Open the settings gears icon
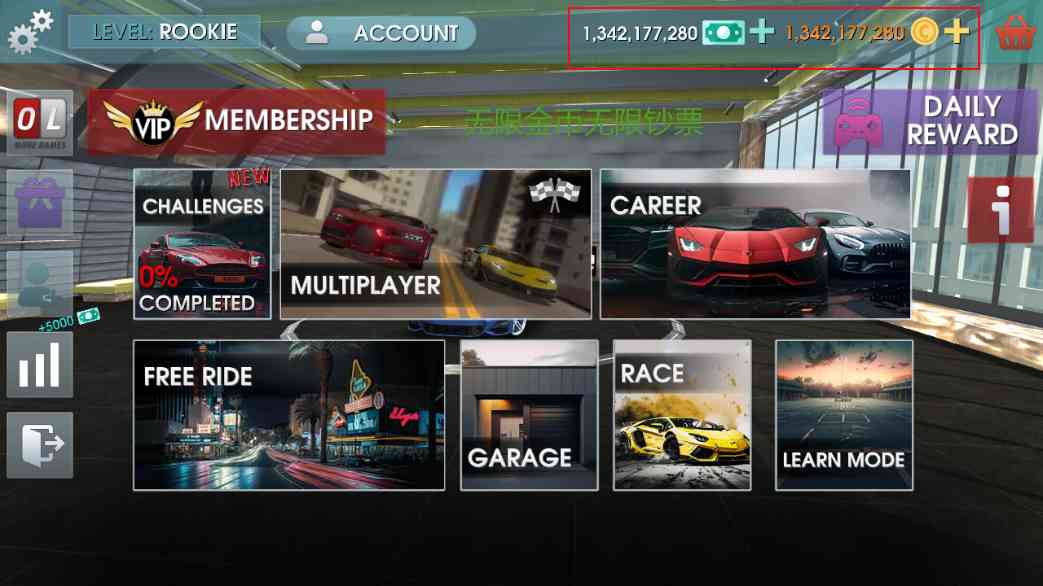 30,30
